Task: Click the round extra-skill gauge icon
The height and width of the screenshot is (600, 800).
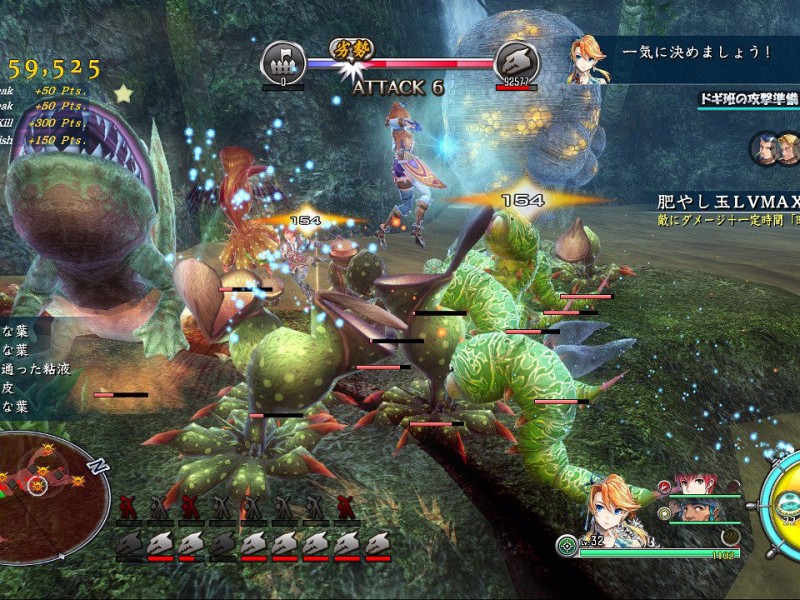Action: 731,538
